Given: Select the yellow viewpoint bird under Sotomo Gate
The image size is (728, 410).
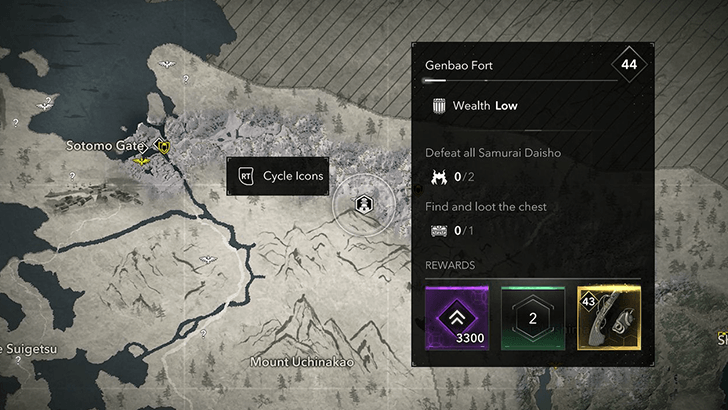Looking at the screenshot, I should pos(141,159).
